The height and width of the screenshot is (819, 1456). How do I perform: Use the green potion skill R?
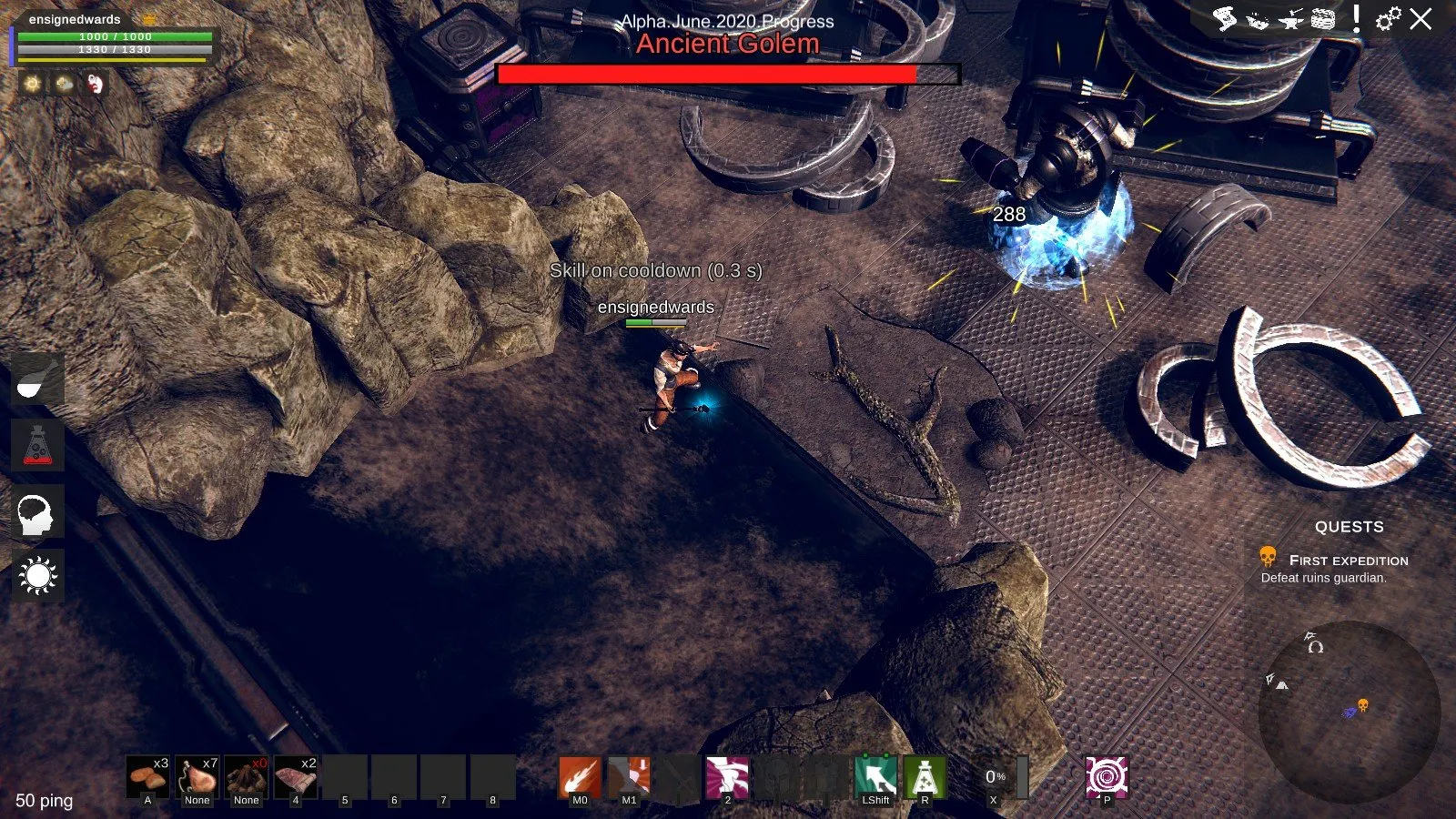925,777
